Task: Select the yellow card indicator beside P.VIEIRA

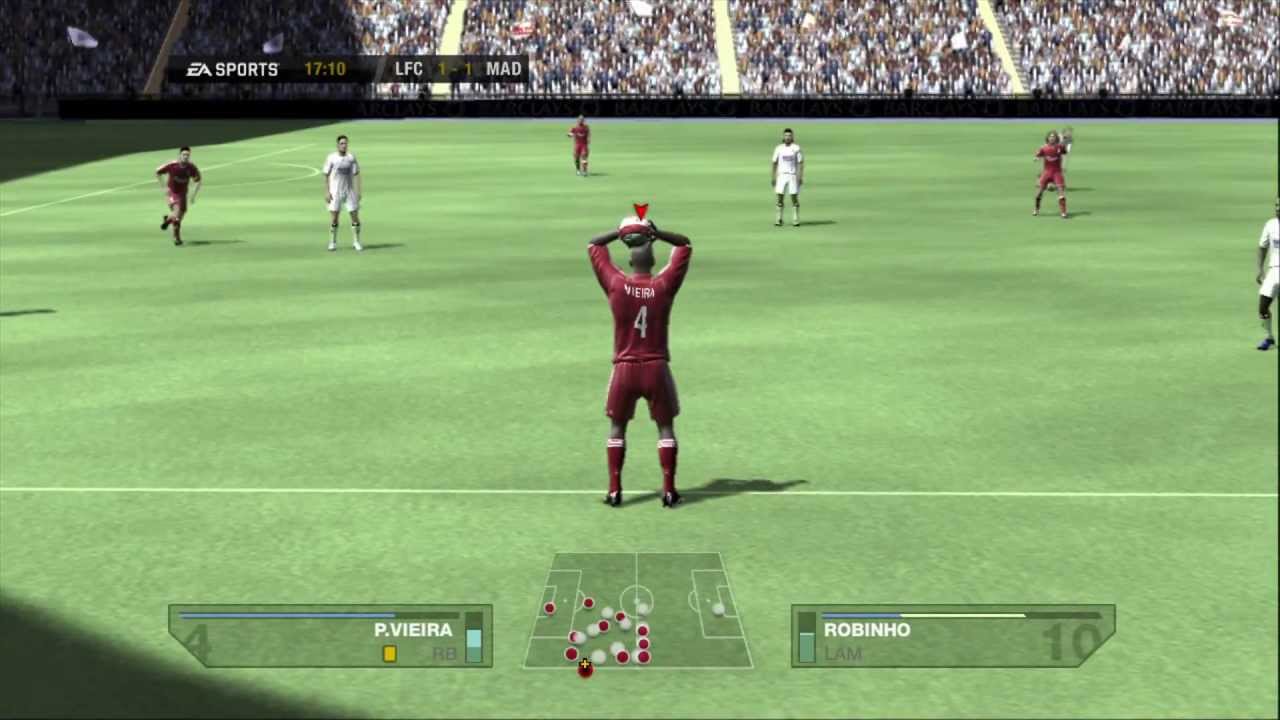Action: coord(389,653)
